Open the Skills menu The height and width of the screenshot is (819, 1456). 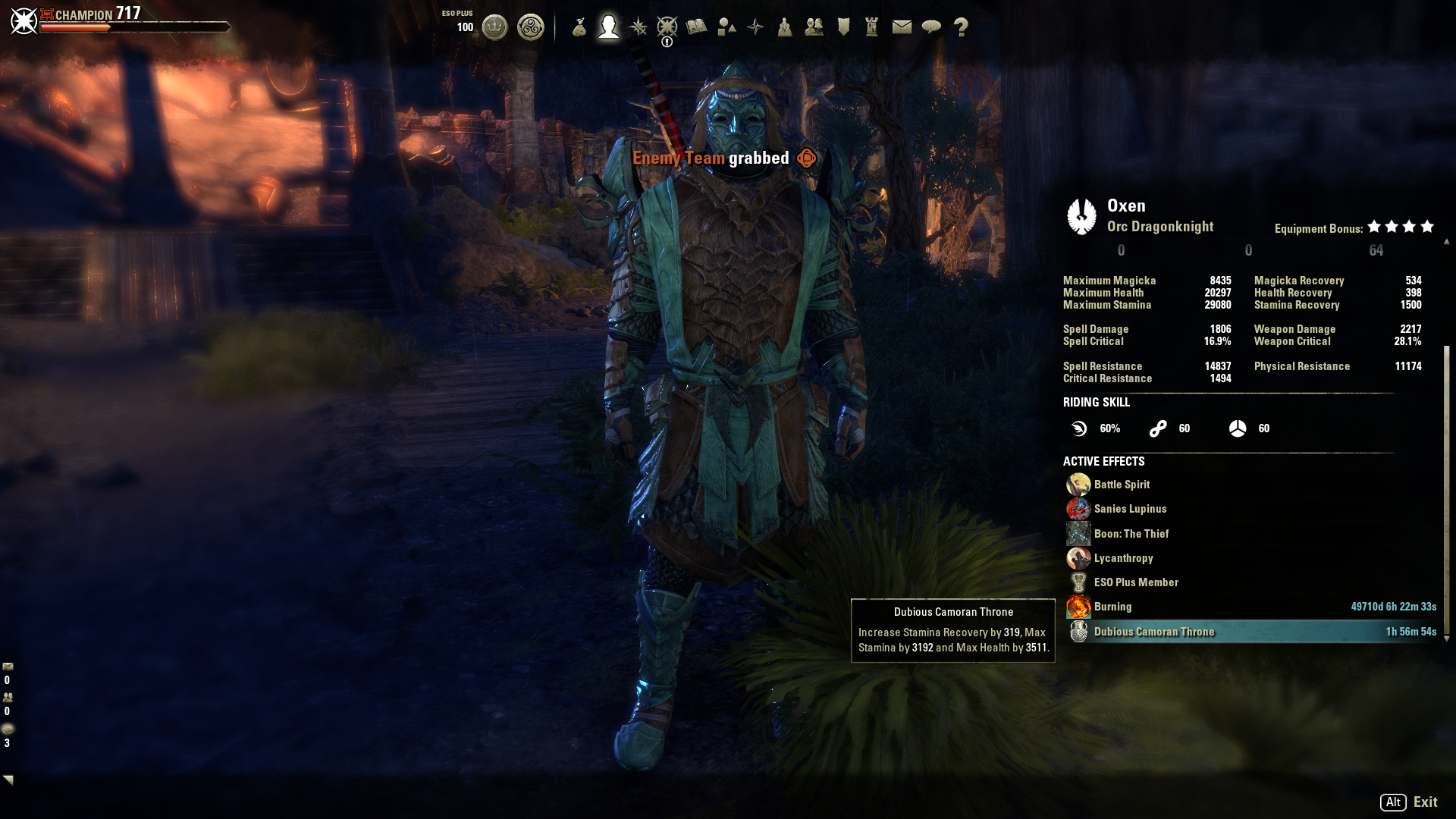tap(639, 25)
